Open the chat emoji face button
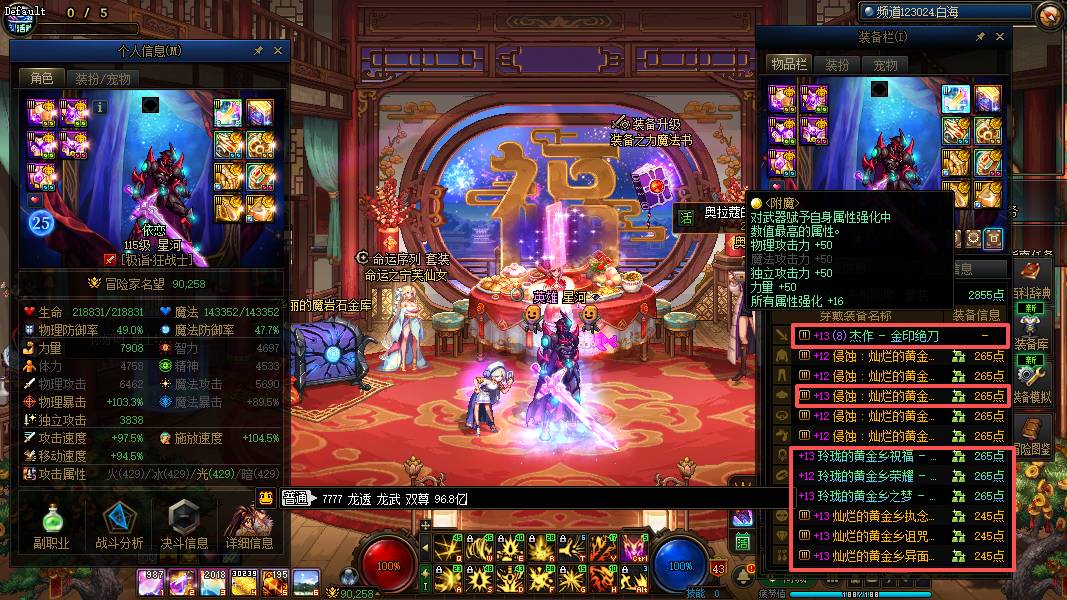Viewport: 1067px width, 600px height. pos(266,498)
